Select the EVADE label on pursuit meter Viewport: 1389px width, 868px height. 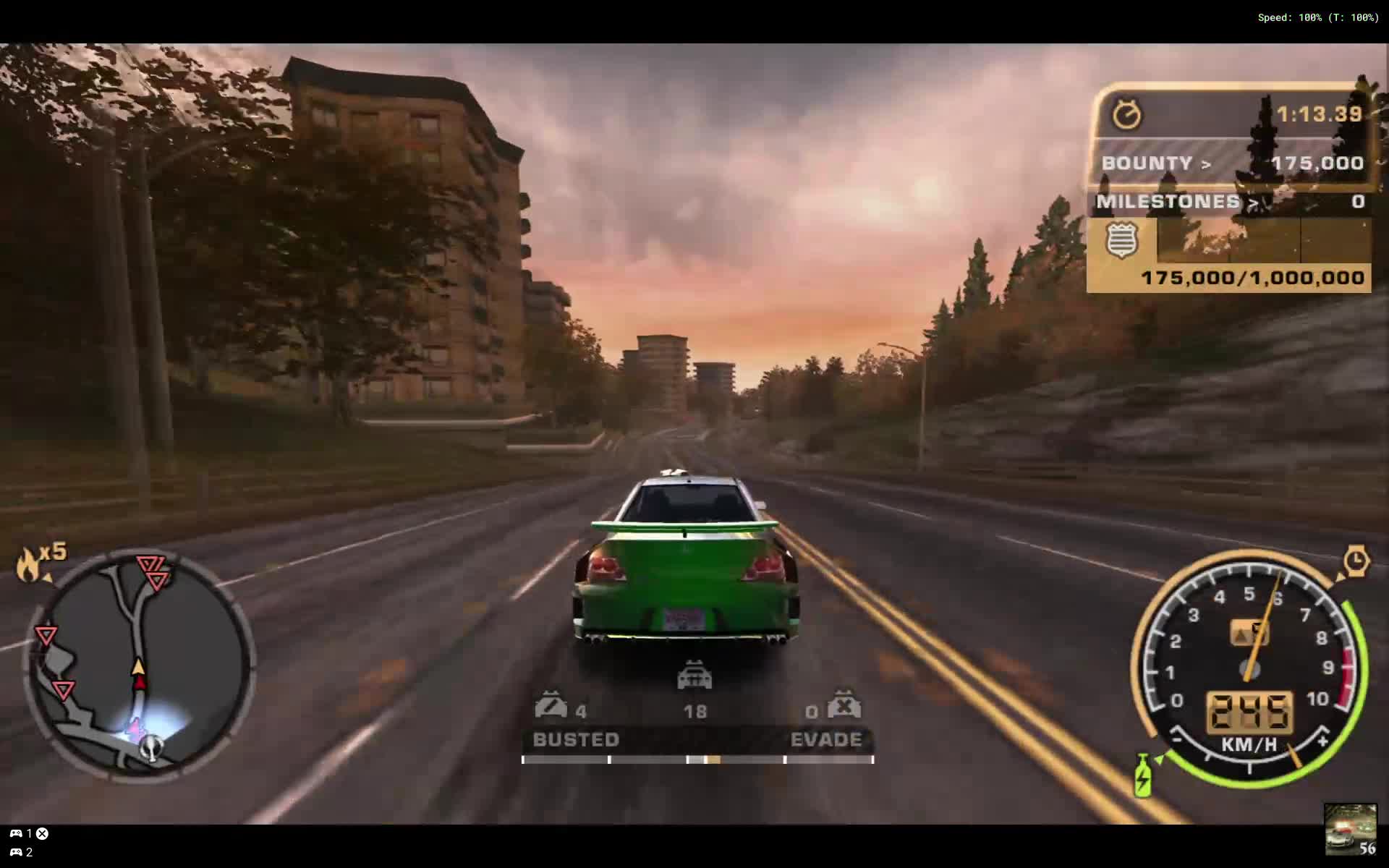tap(825, 739)
